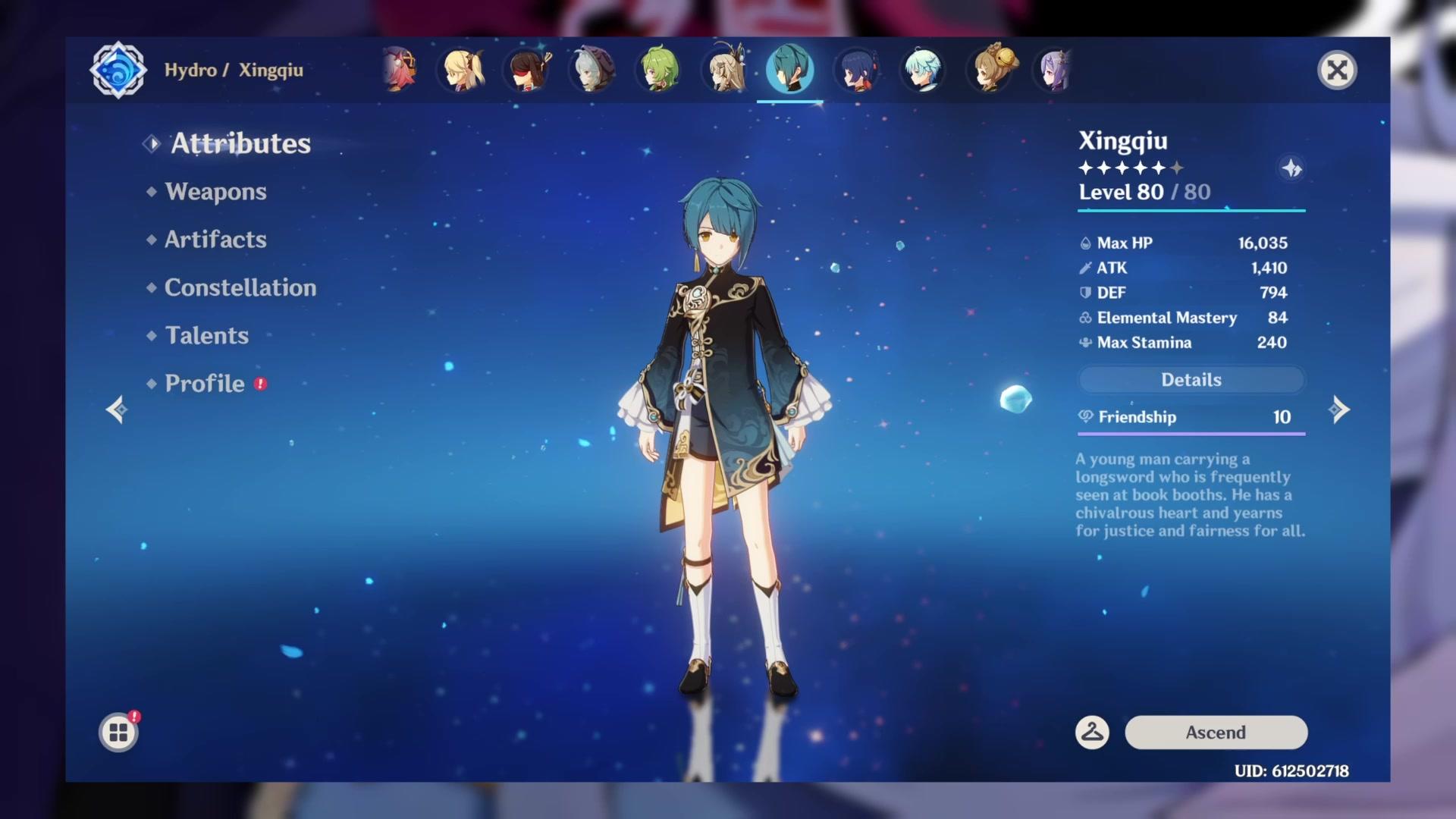The image size is (1456, 819).
Task: View Xingqiu's Profile page
Action: (205, 384)
